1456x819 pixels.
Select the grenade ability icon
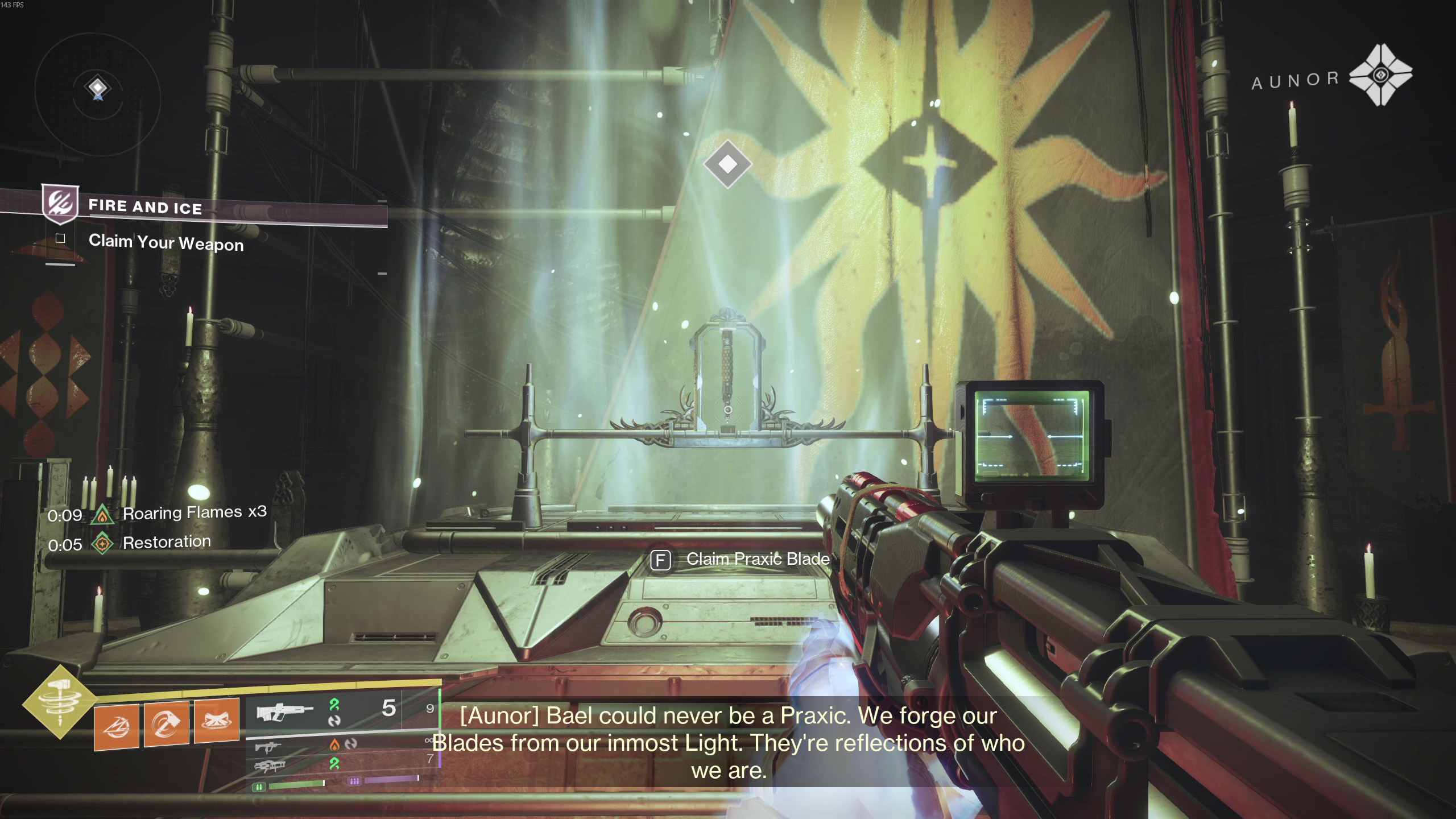[116, 727]
